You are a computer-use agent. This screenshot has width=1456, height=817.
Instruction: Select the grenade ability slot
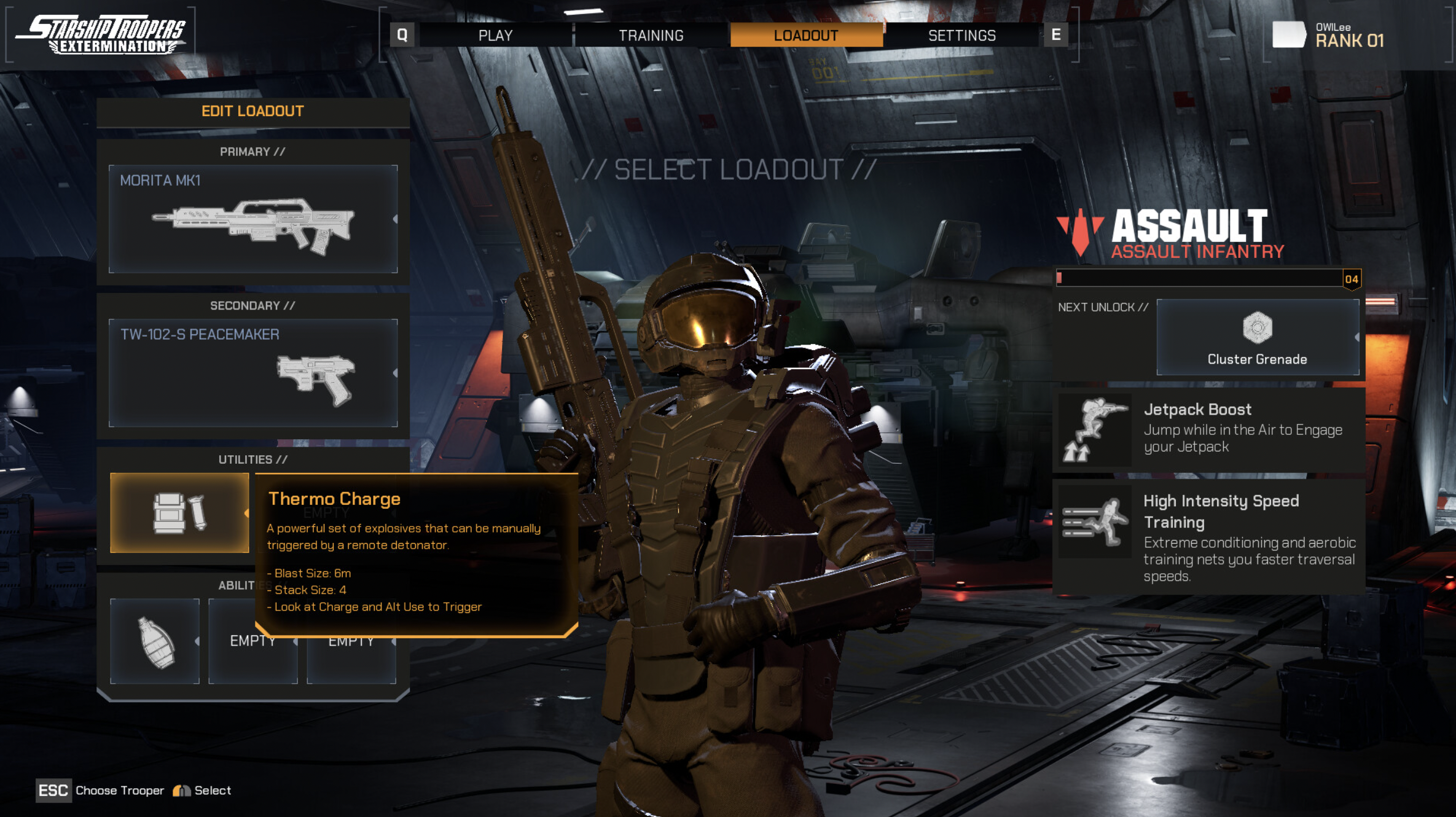coord(155,641)
